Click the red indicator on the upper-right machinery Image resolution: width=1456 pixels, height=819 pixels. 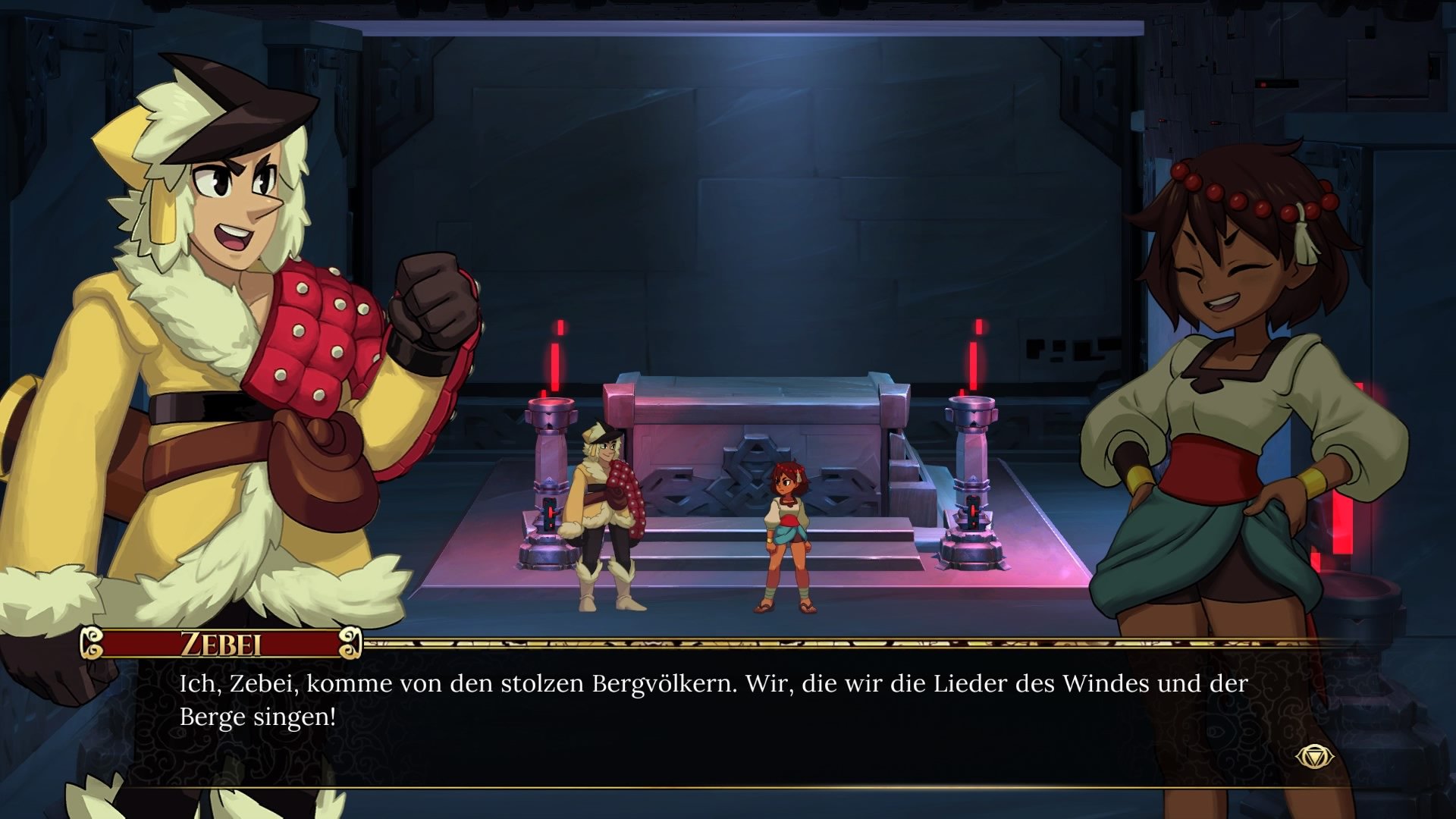[x=1263, y=84]
